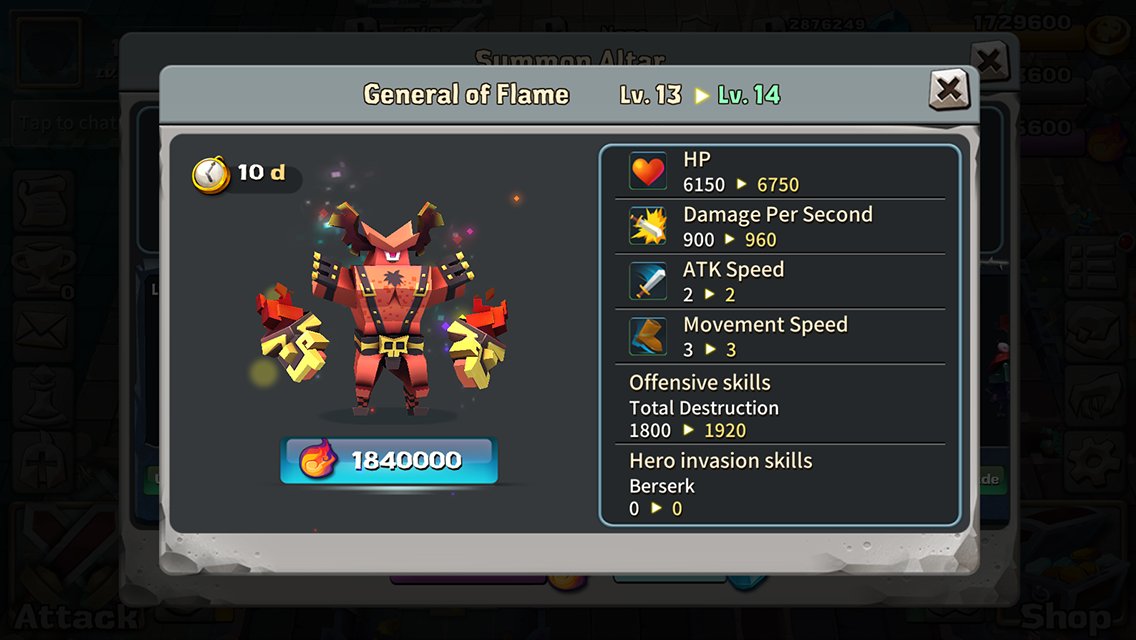1136x640 pixels.
Task: Close the General of Flame upgrade dialog
Action: click(x=948, y=91)
